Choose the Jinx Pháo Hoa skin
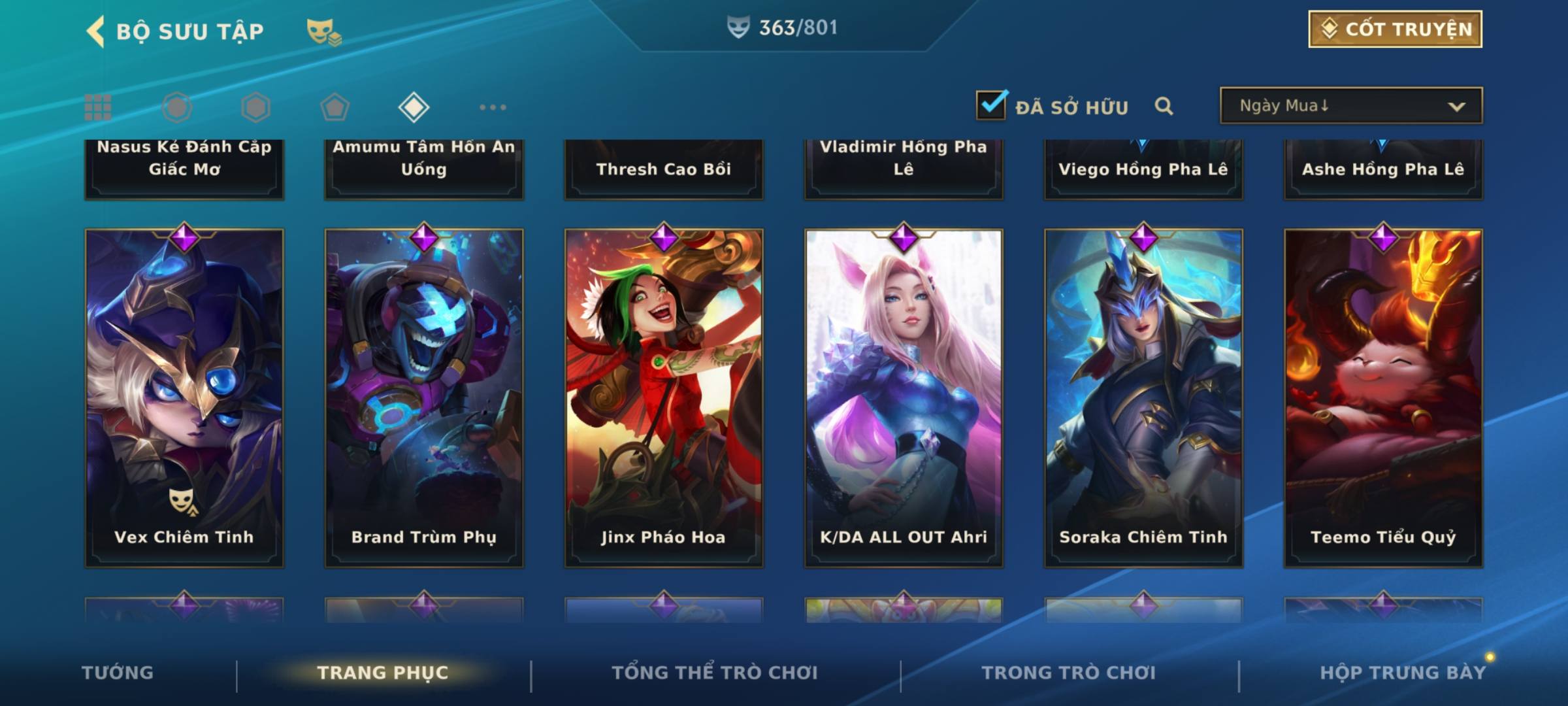This screenshot has height=706, width=1568. [x=664, y=397]
